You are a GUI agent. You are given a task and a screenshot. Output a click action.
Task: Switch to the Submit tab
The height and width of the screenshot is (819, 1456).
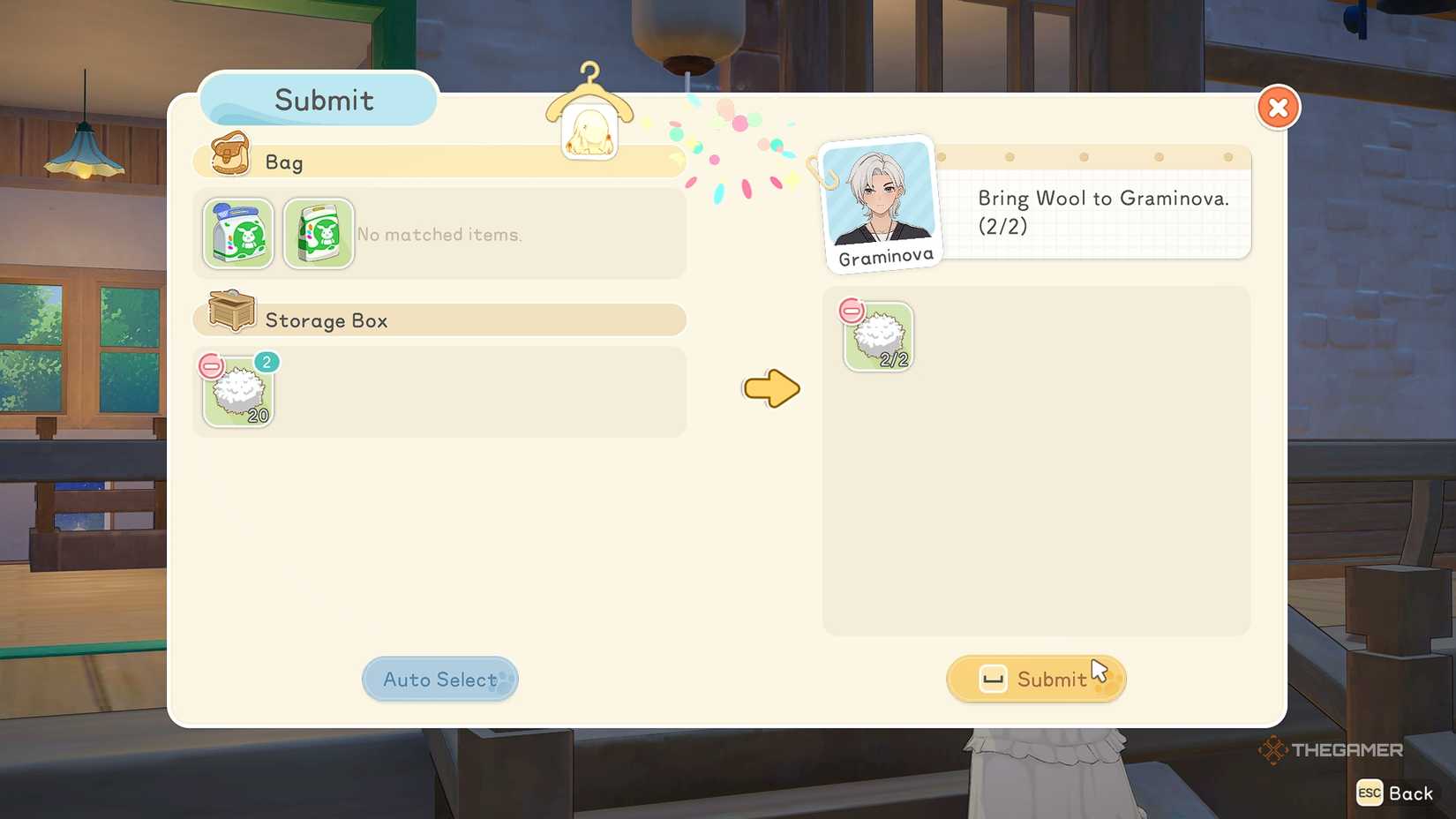[319, 100]
